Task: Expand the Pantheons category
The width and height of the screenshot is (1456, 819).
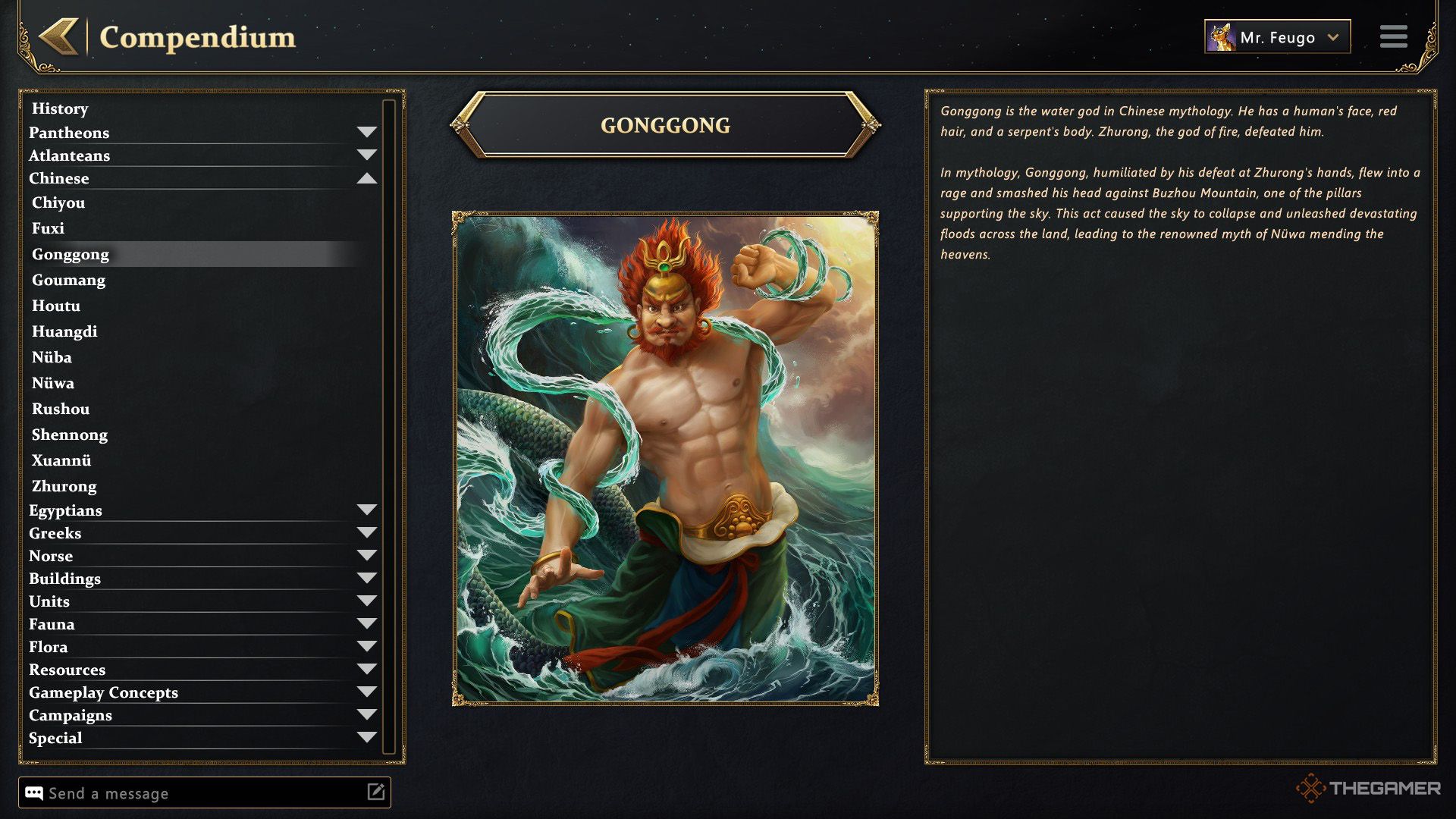Action: 366,133
